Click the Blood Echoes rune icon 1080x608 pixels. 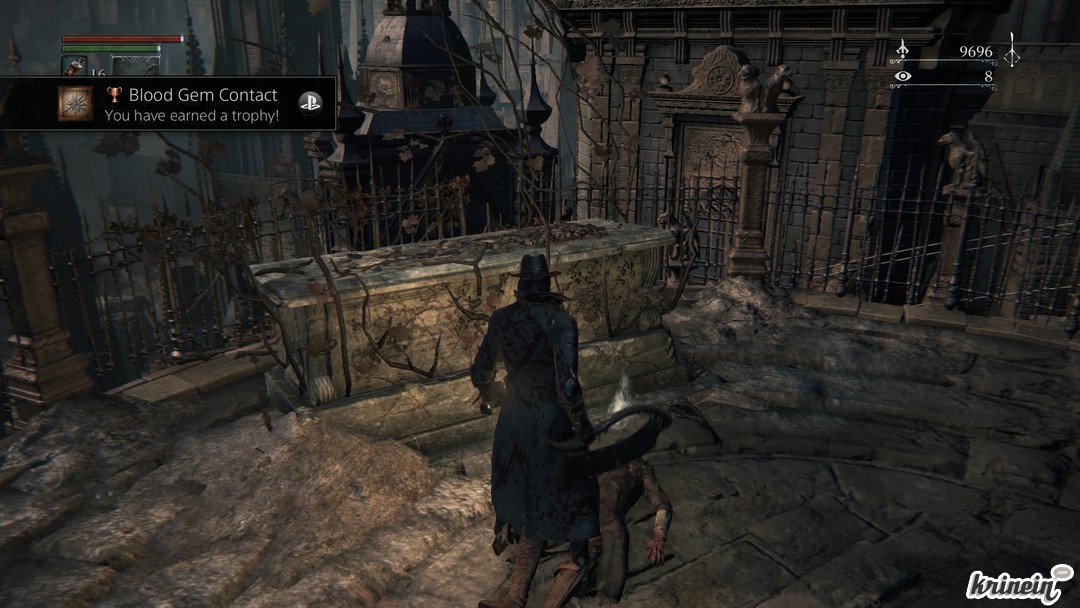pyautogui.click(x=902, y=49)
